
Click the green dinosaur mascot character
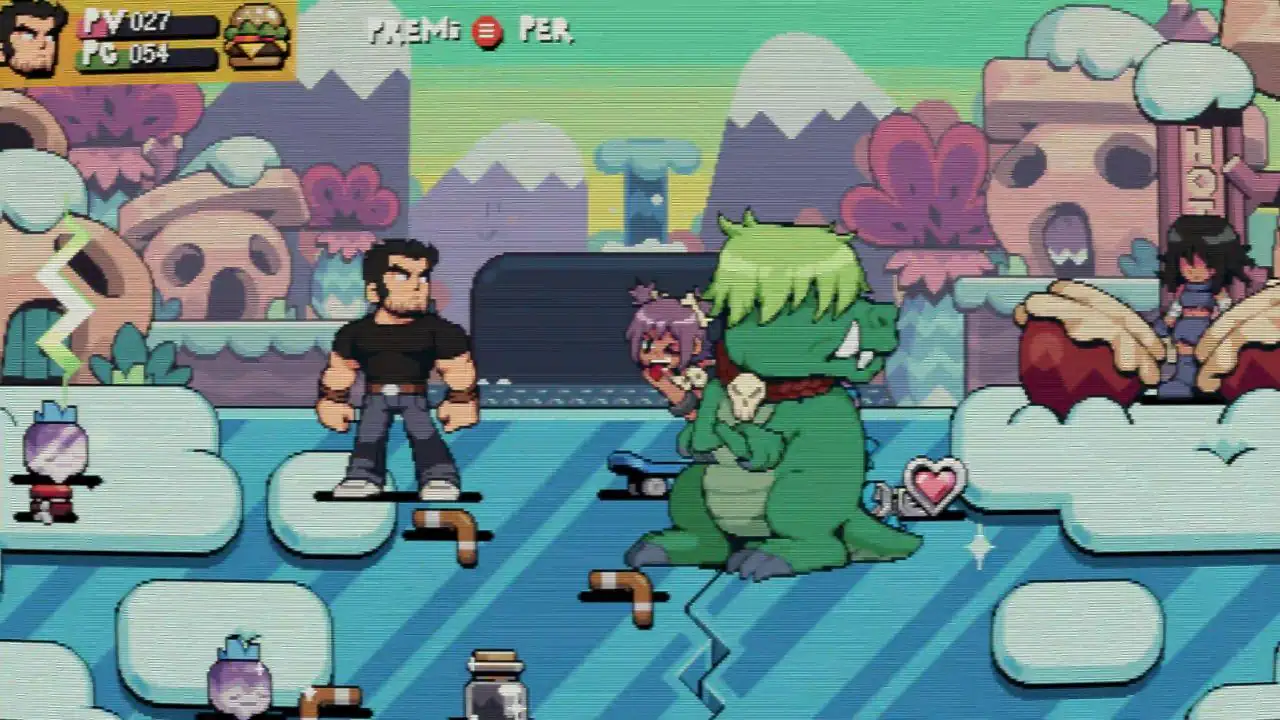[785, 400]
